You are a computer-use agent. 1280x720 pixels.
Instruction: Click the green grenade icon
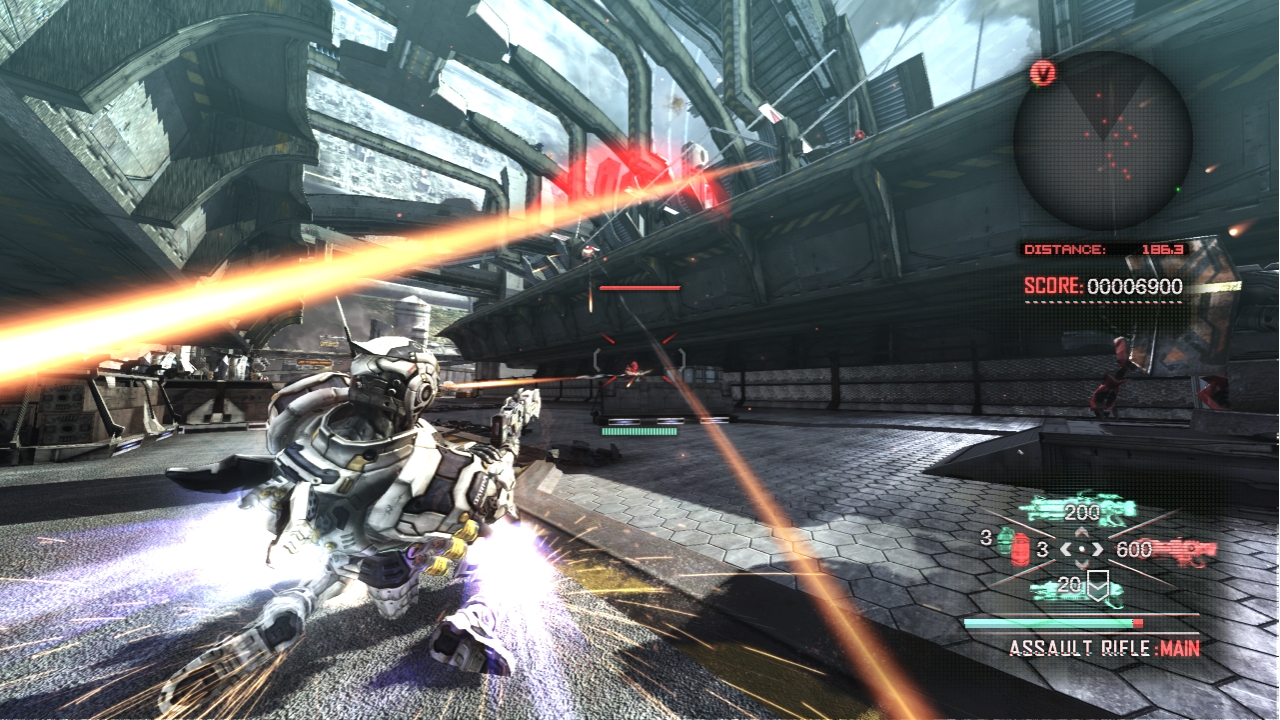1005,540
